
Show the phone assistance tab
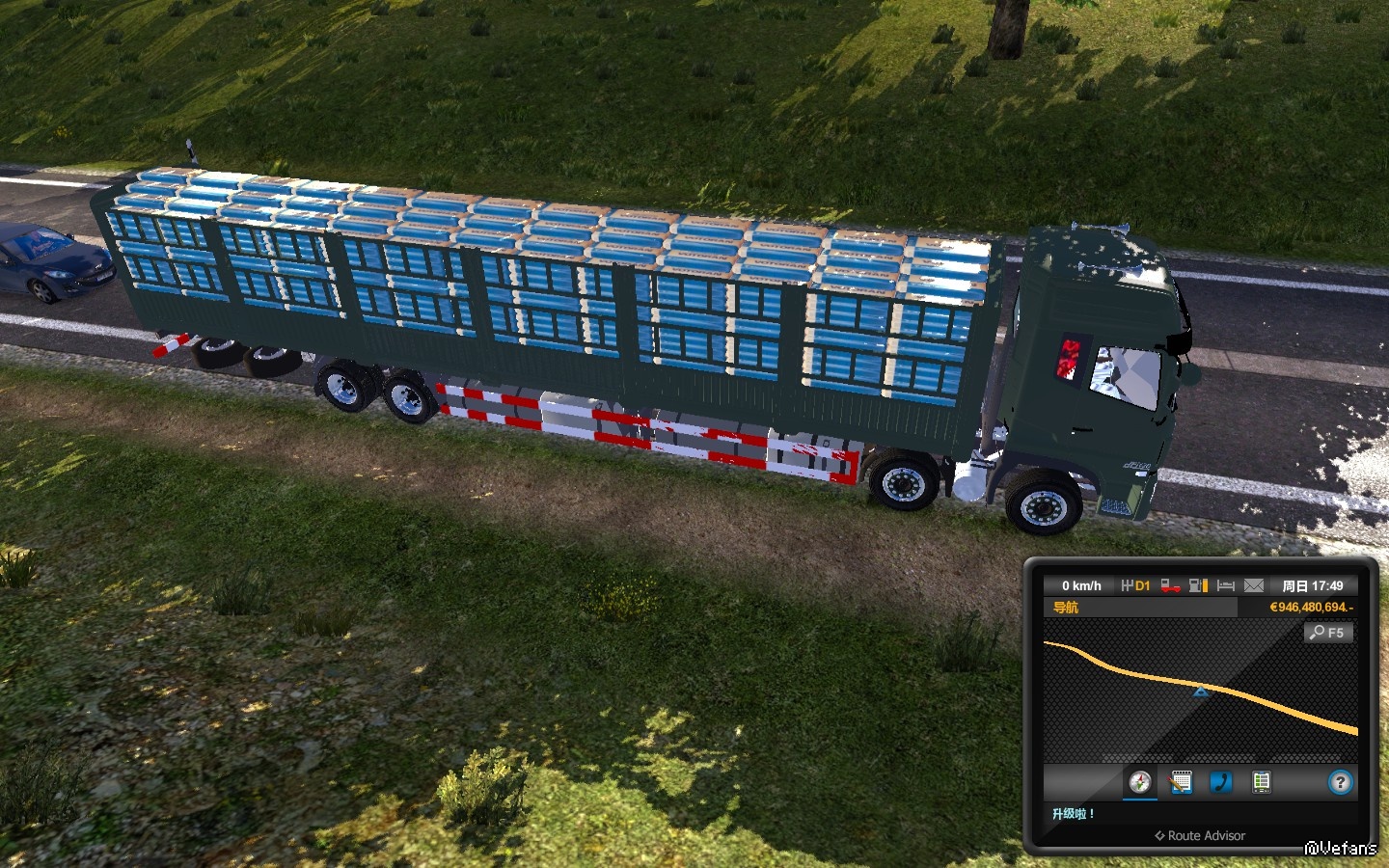1221,782
